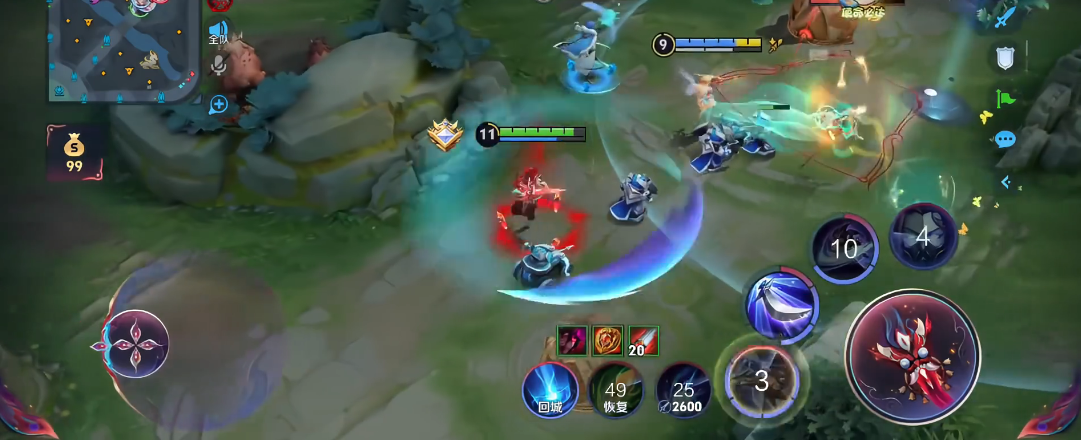Use the summoner spell showing 25 cooldown
This screenshot has height=440, width=1081.
(683, 390)
